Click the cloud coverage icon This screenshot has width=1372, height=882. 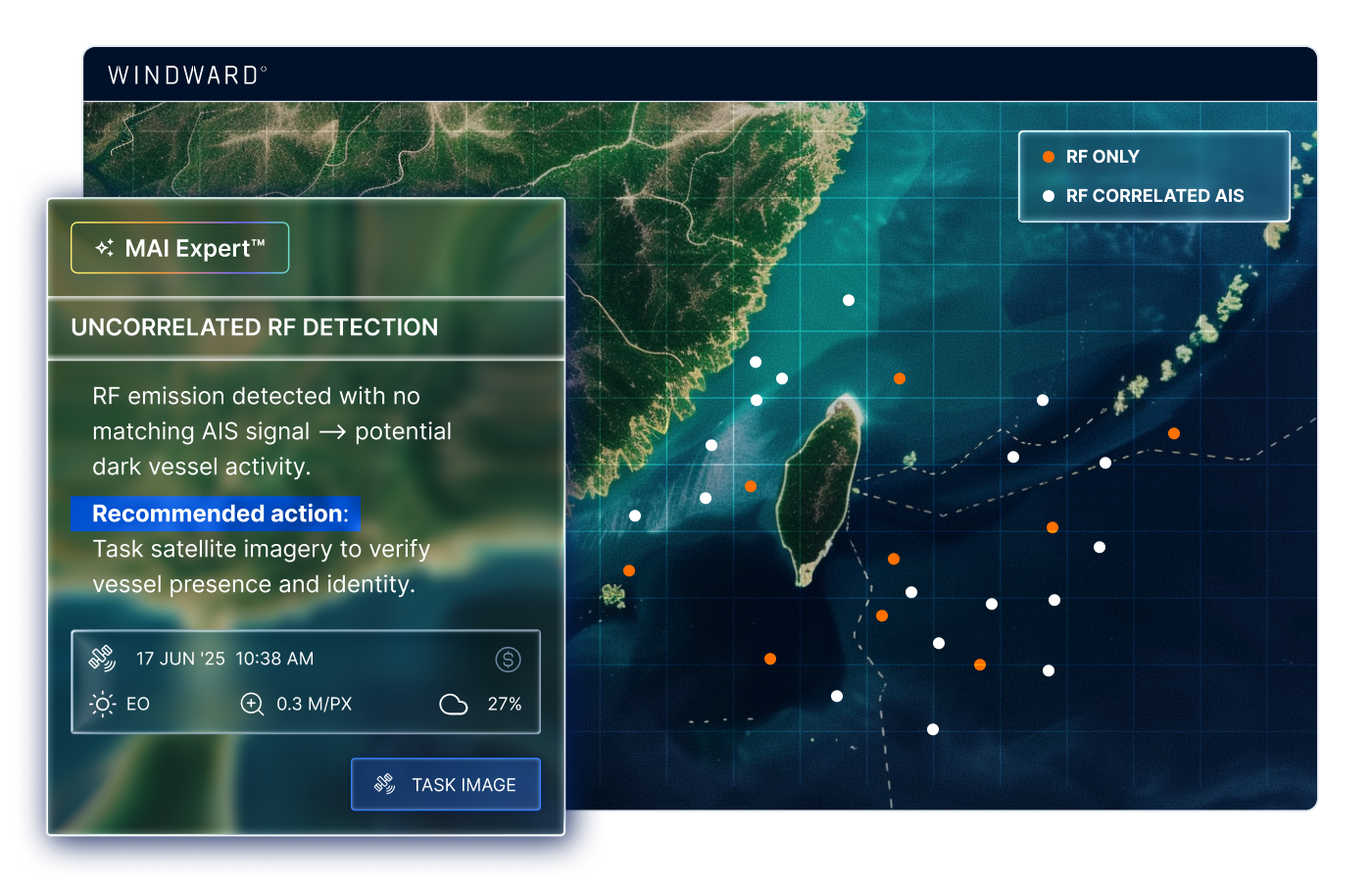pos(454,704)
